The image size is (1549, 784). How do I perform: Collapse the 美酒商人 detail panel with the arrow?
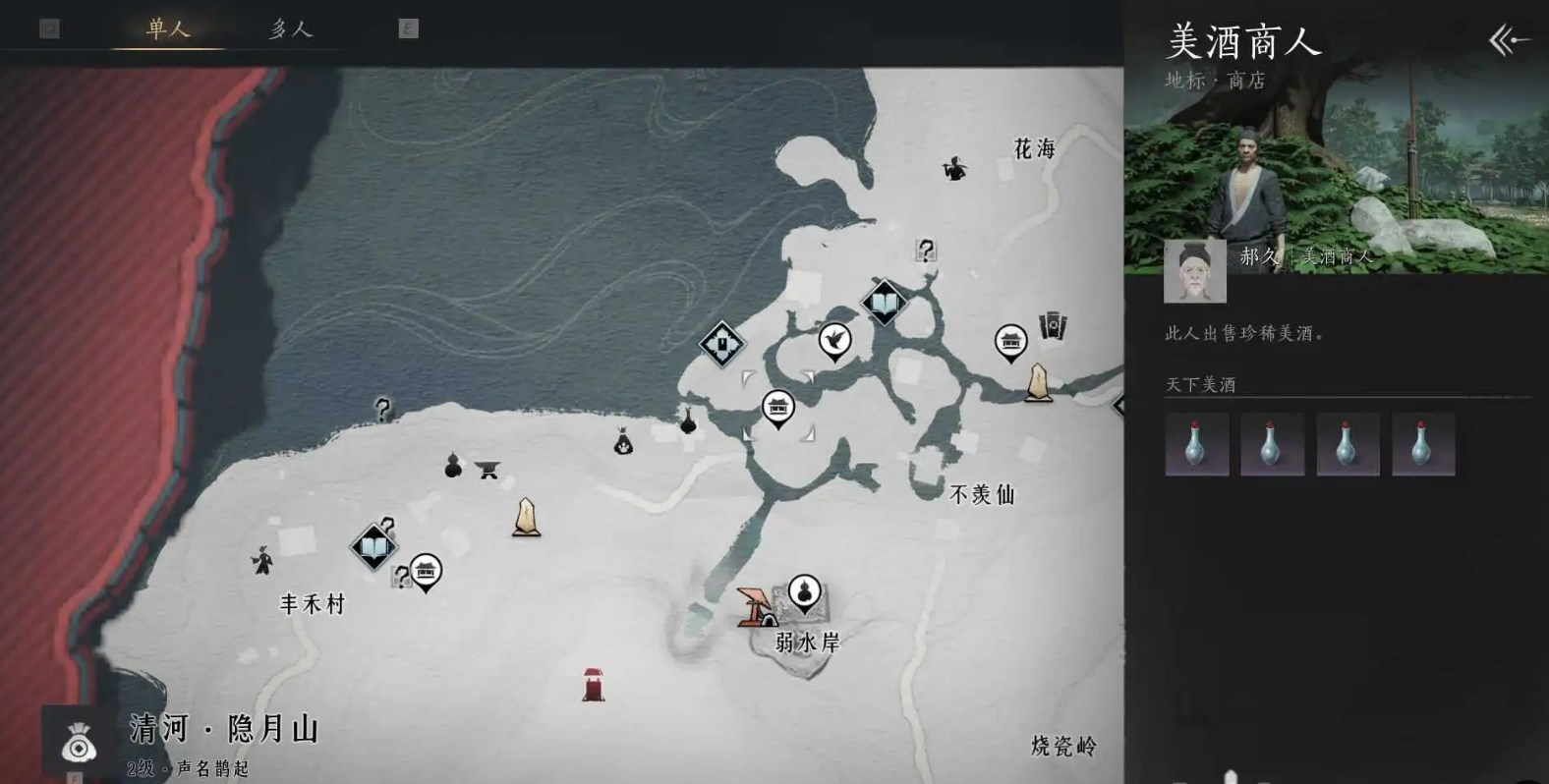(1509, 40)
